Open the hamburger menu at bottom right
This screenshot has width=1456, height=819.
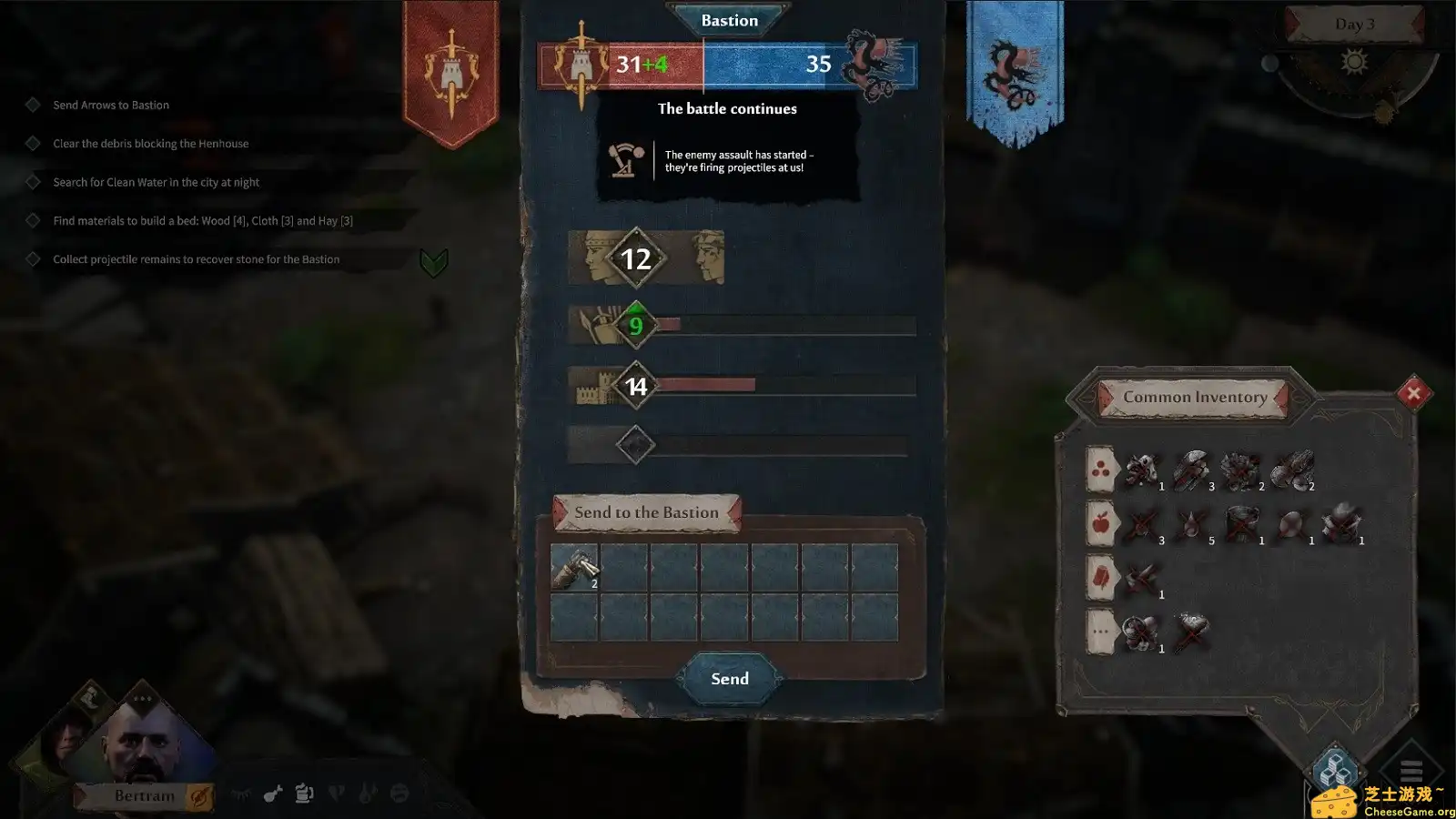point(1411,768)
